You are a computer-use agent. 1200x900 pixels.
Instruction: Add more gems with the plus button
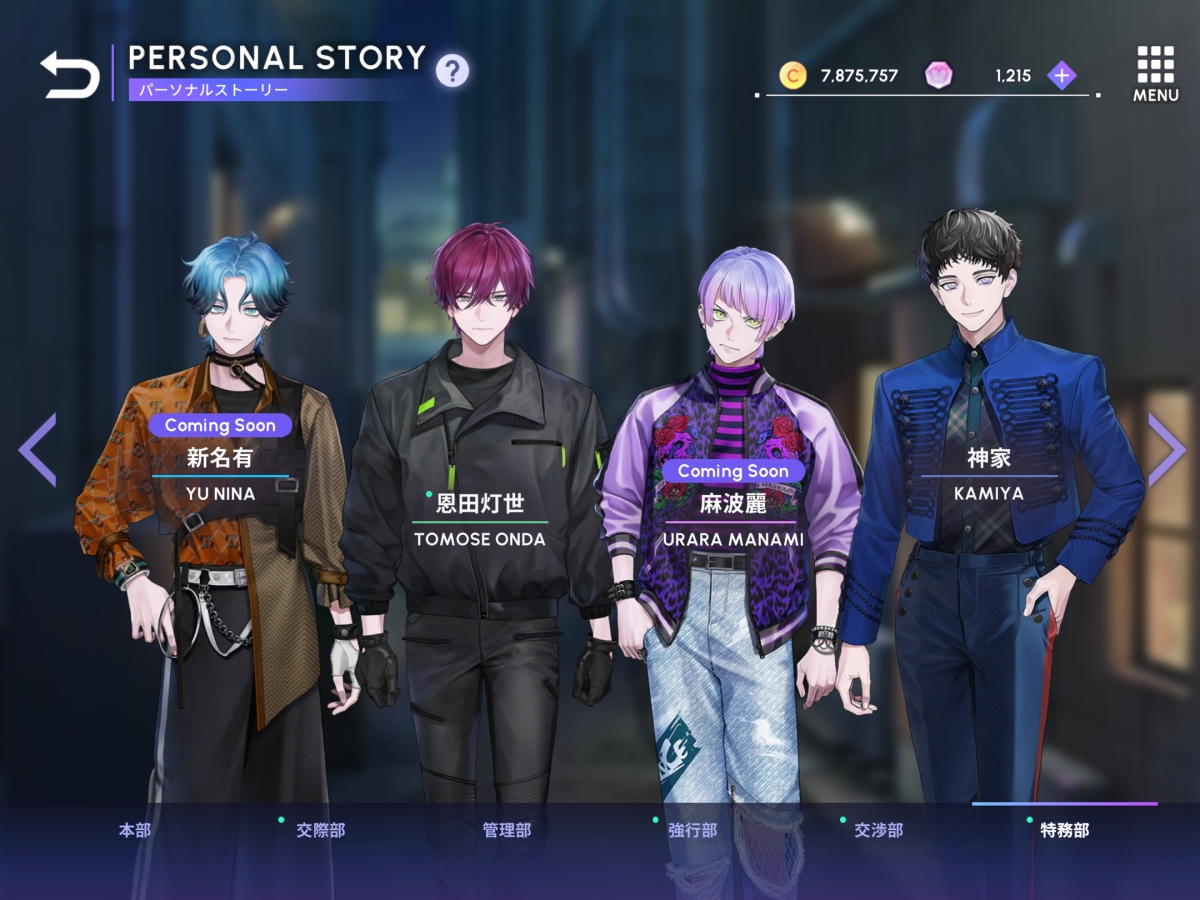1061,75
